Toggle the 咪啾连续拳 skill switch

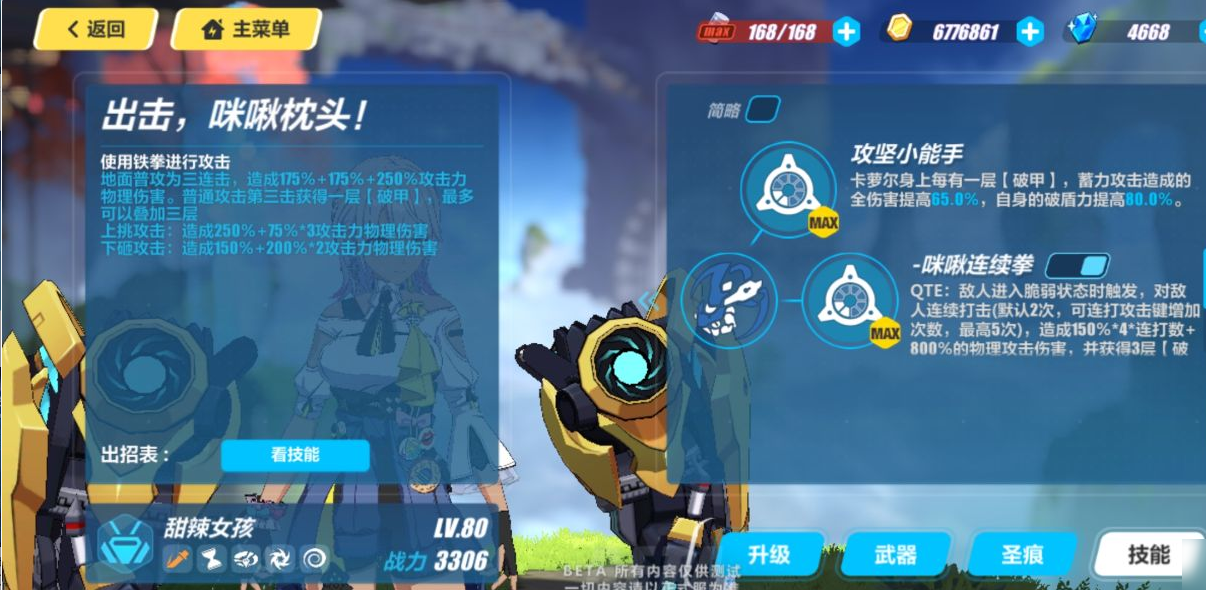(x=1077, y=266)
